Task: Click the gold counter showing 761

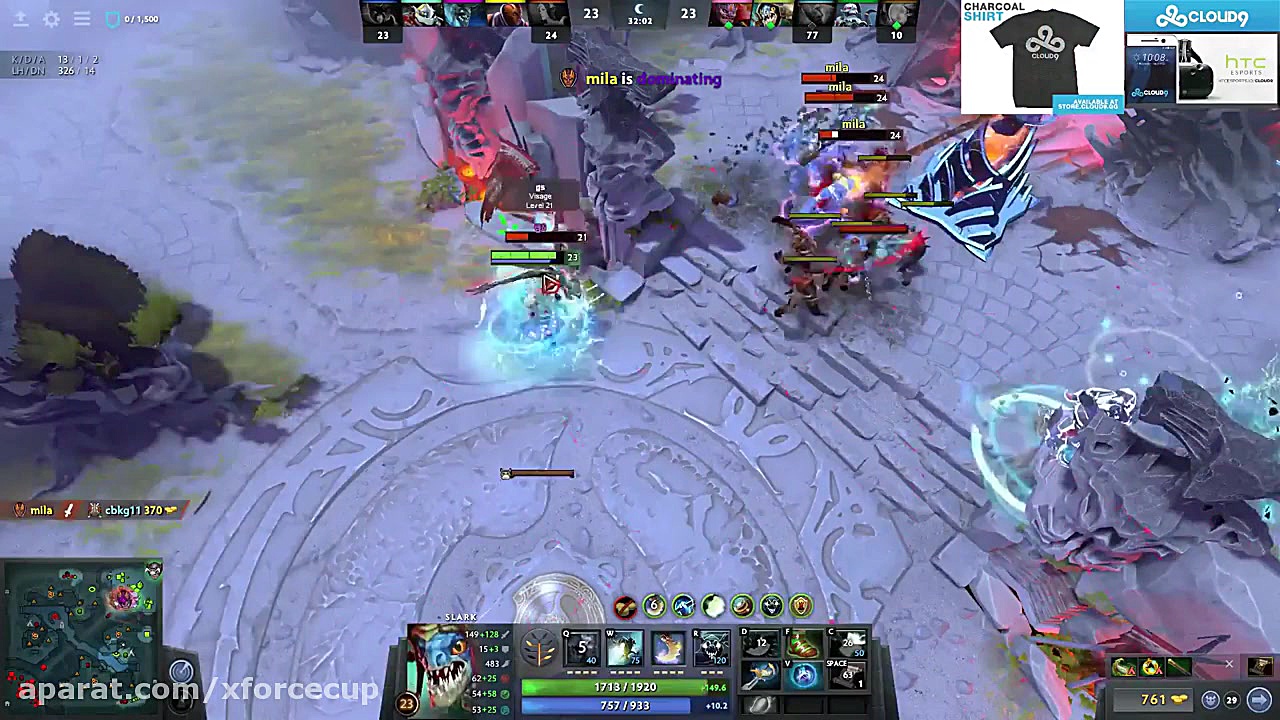Action: point(1153,698)
